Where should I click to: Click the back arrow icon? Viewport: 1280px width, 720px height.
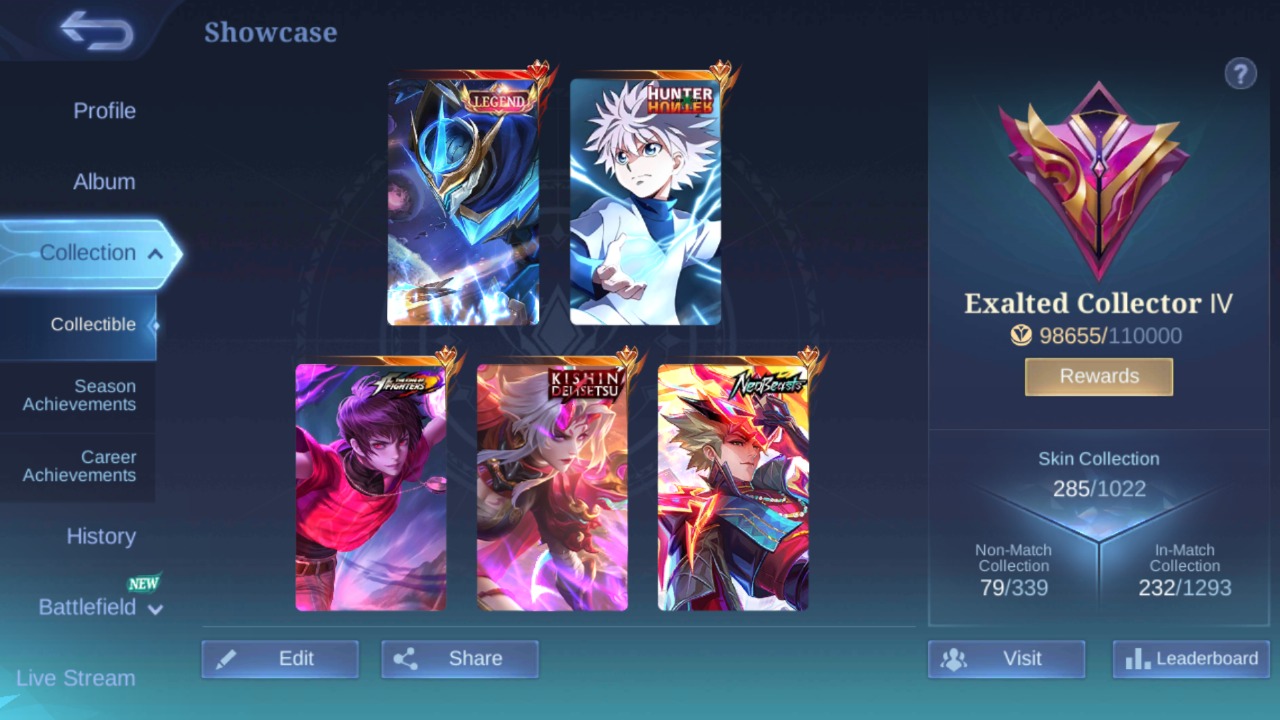[x=95, y=30]
